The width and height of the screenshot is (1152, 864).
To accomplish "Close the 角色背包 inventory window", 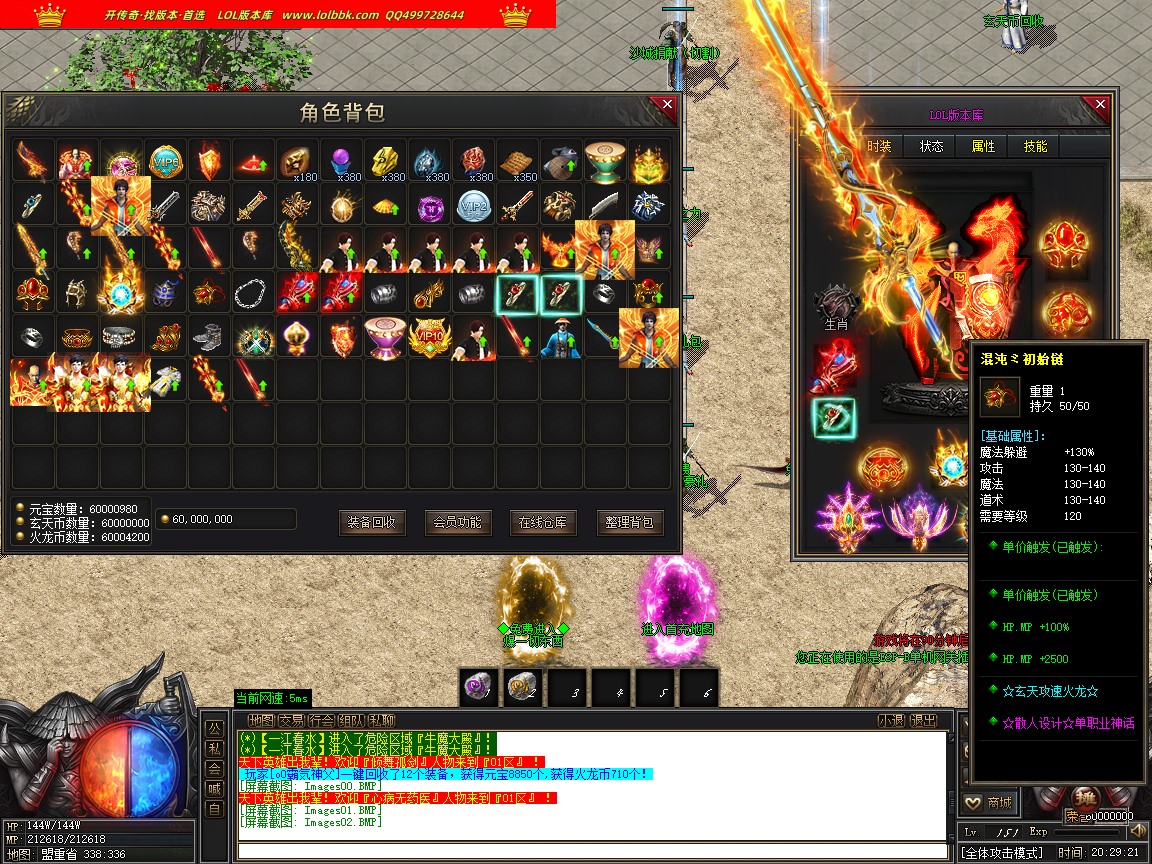I will coord(667,106).
